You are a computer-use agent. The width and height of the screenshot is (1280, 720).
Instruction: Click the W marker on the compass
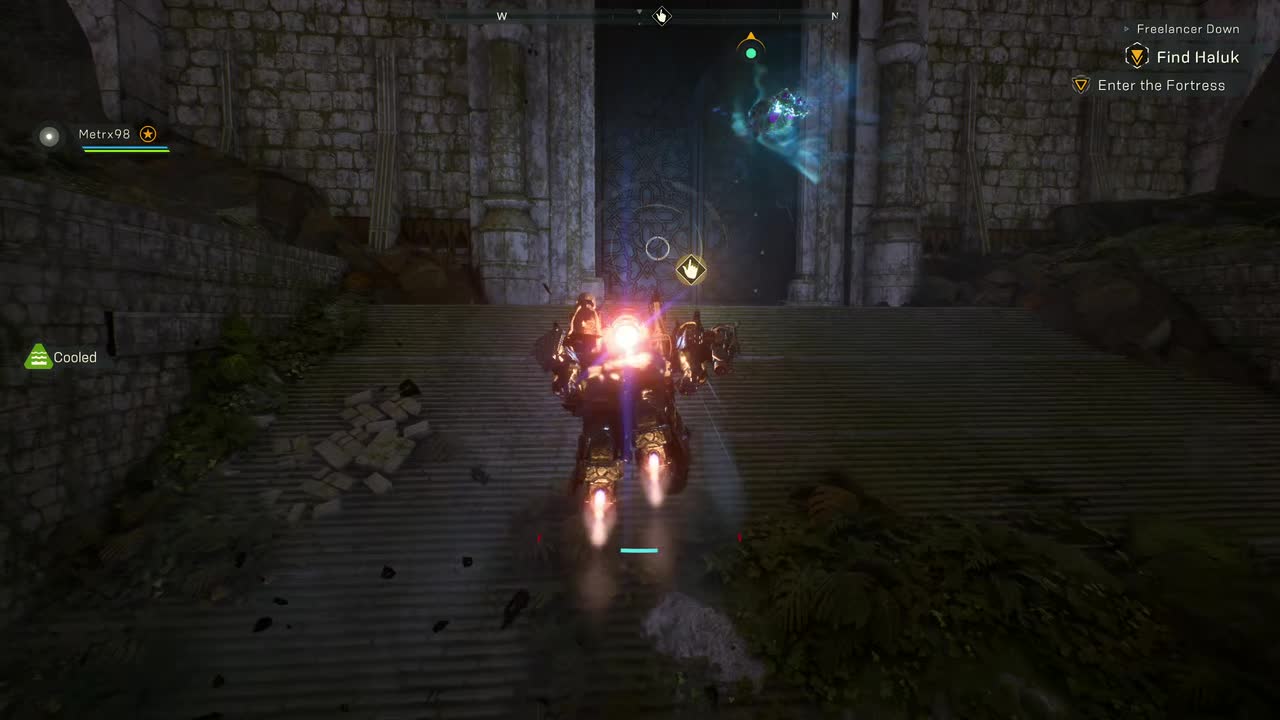(x=501, y=15)
